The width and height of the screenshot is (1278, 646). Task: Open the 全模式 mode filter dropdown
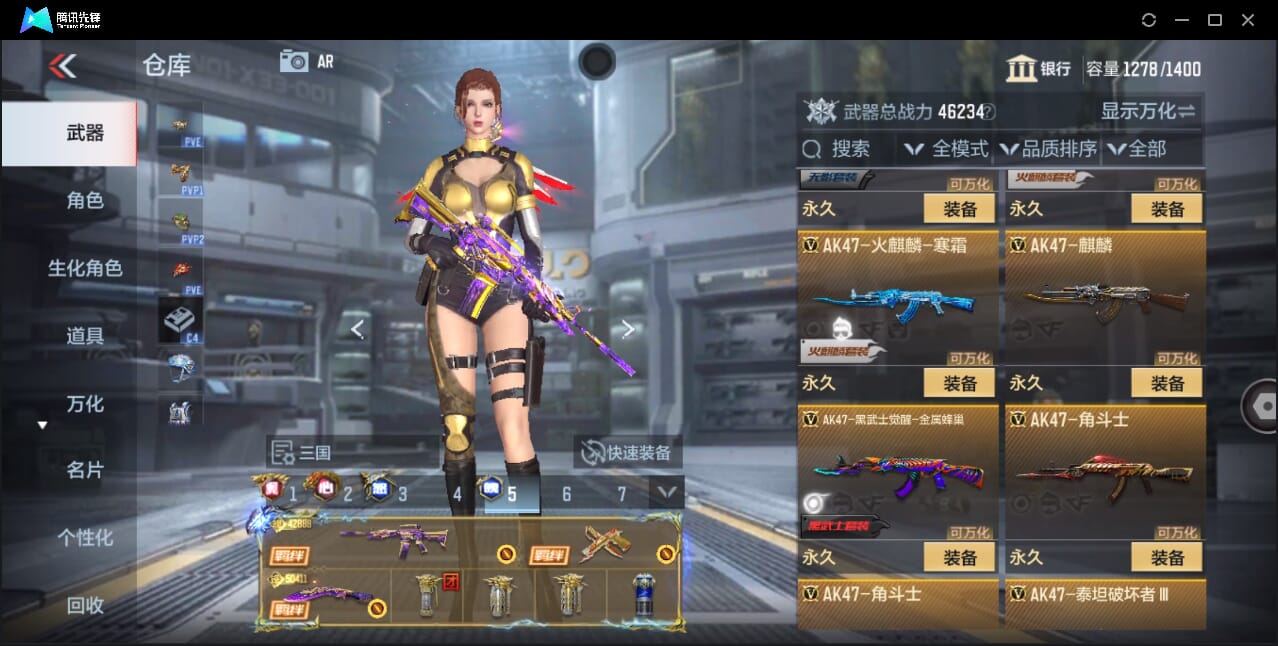[947, 149]
